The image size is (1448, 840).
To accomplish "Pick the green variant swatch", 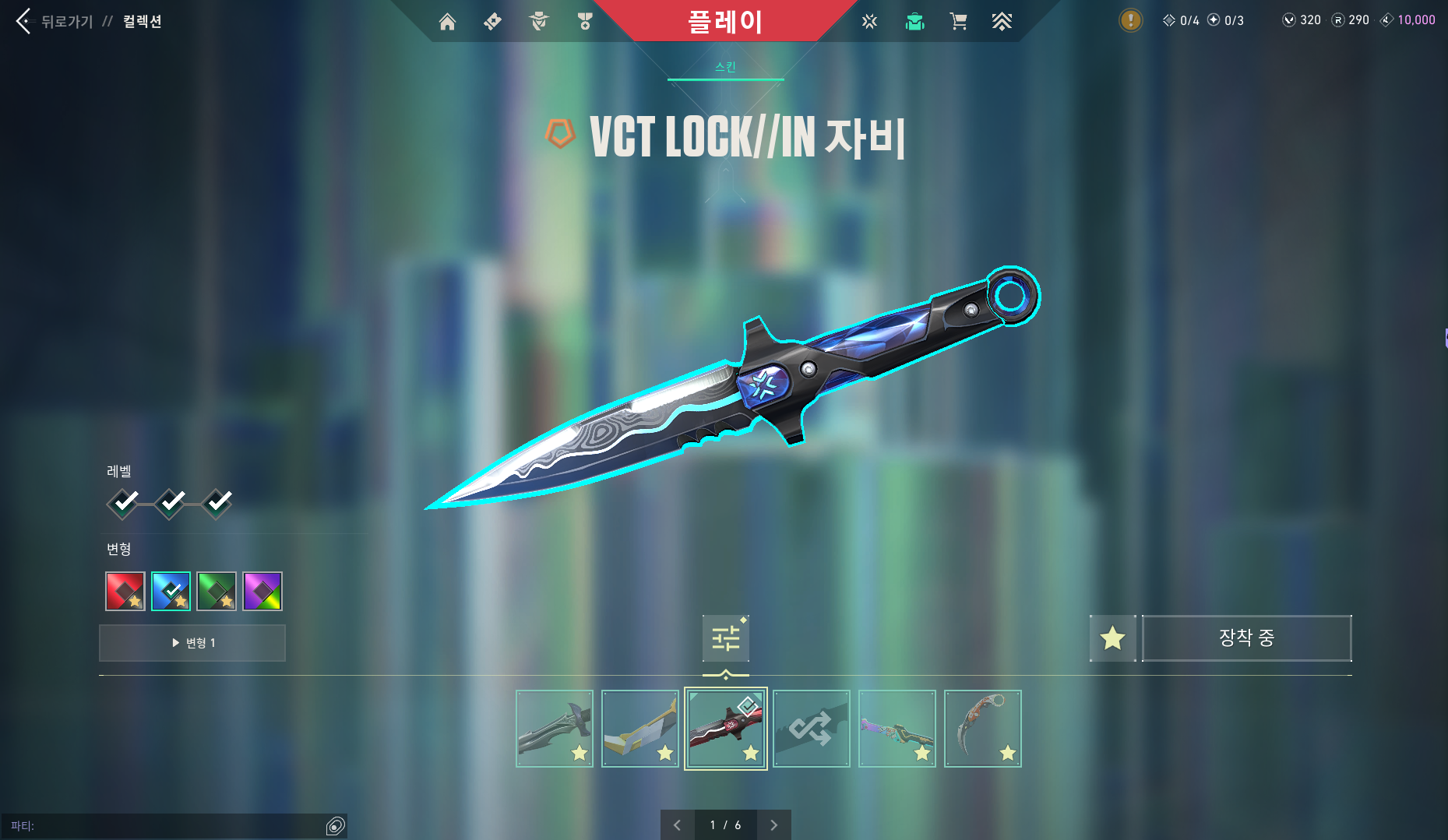I will [217, 592].
